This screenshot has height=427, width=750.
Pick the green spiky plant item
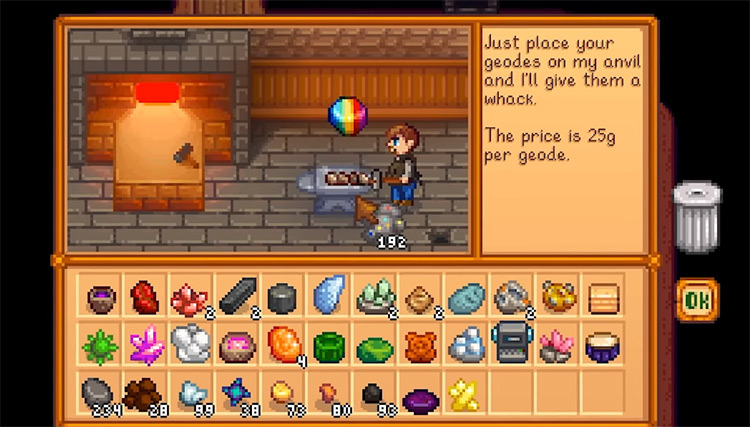click(99, 344)
